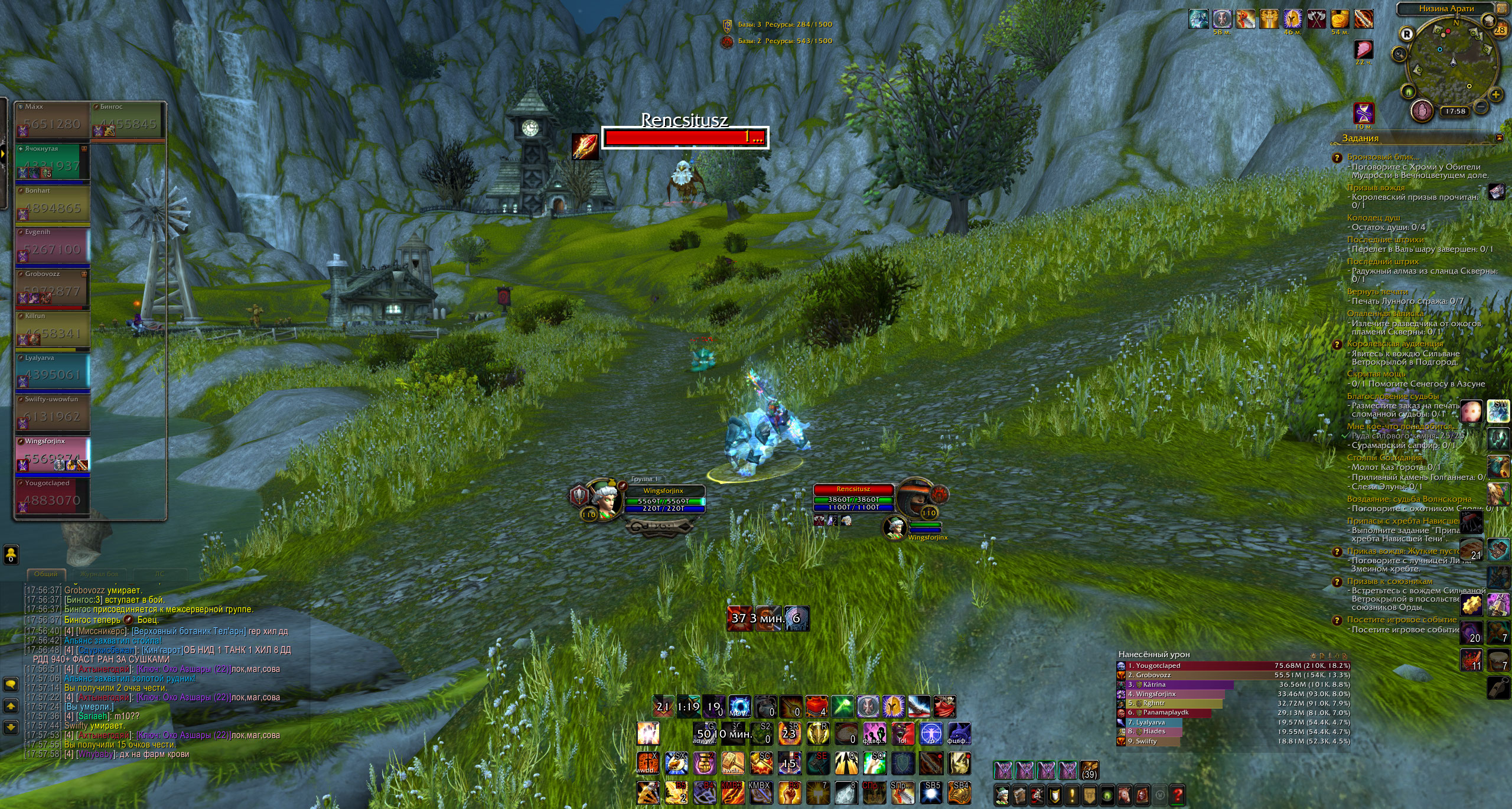Open the chat speech bubble menu
Screen dimensions: 1512x809
pos(11,684)
